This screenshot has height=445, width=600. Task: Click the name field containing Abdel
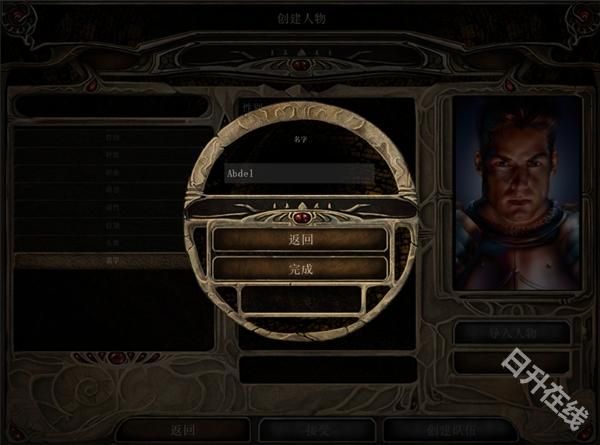click(299, 172)
